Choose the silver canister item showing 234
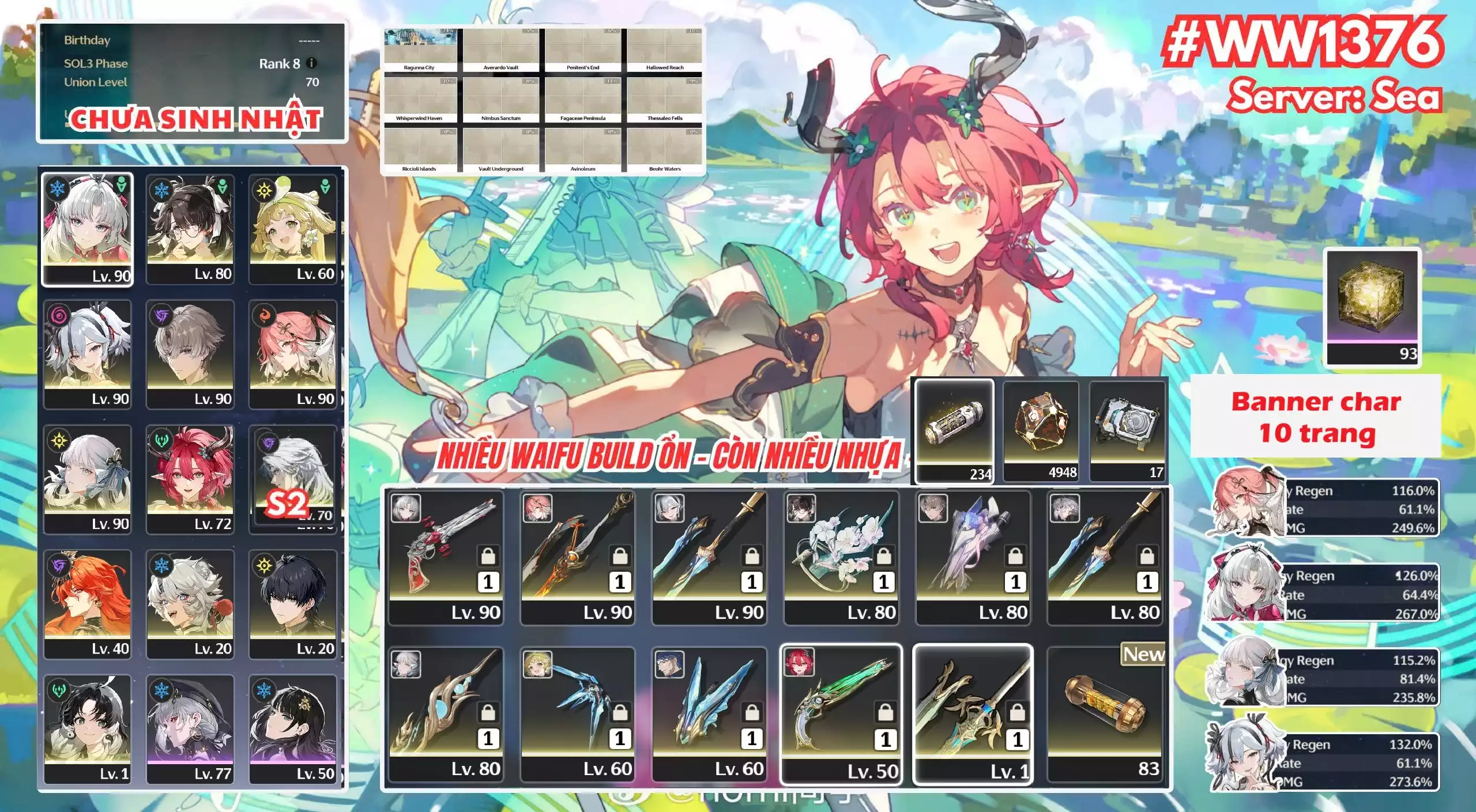This screenshot has height=812, width=1476. (x=954, y=430)
